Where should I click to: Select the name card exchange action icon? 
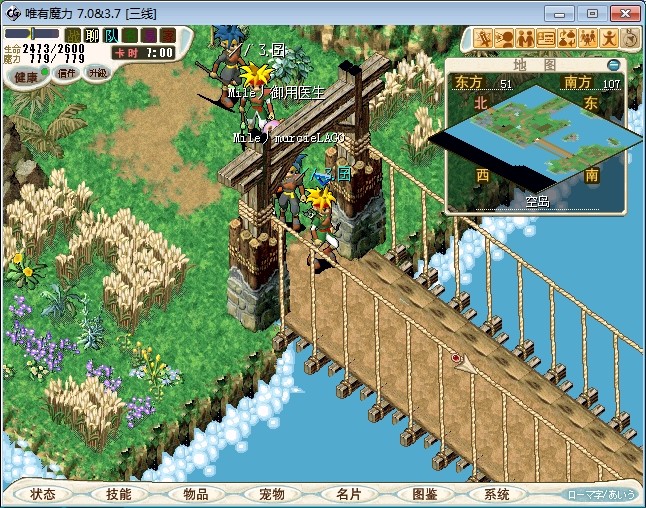546,38
